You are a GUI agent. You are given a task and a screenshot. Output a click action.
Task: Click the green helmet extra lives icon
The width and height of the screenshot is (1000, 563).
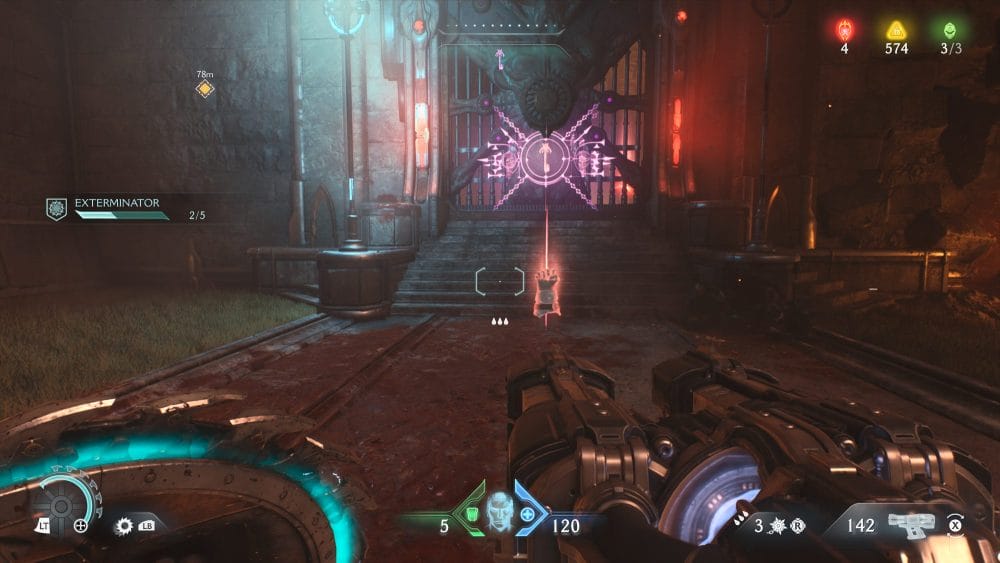click(948, 30)
